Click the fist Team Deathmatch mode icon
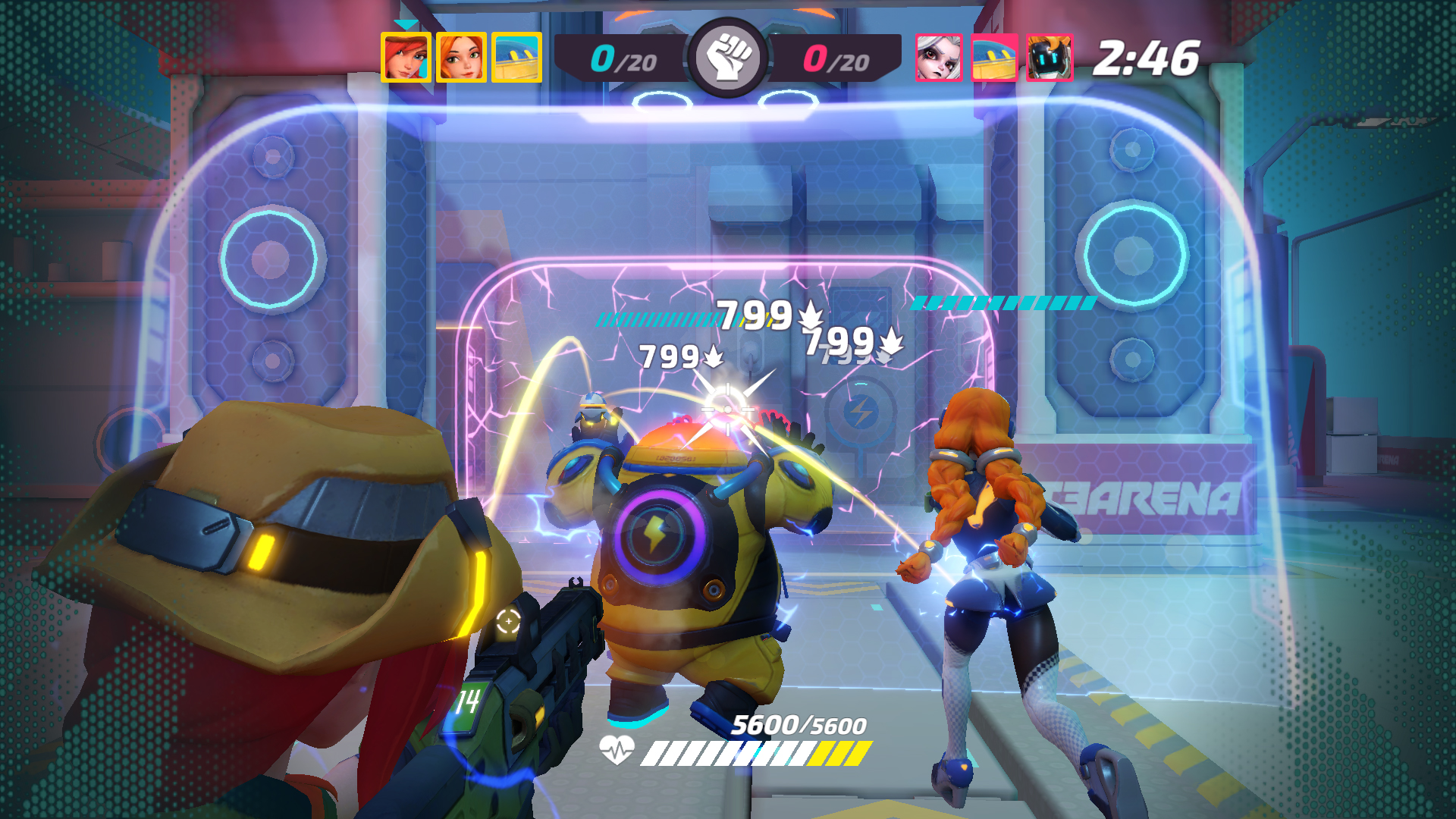The height and width of the screenshot is (819, 1456). [727, 55]
